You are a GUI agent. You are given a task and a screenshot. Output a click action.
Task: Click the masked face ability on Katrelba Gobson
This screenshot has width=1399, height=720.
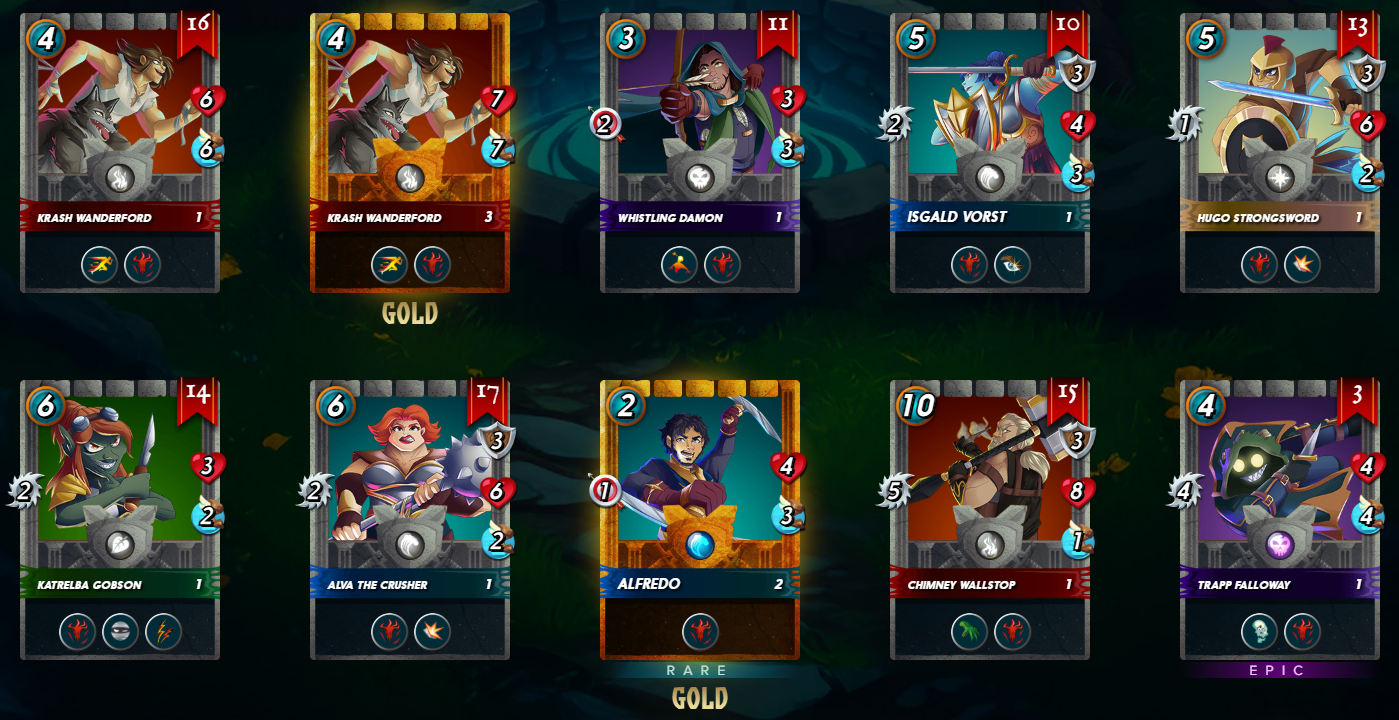pos(120,632)
